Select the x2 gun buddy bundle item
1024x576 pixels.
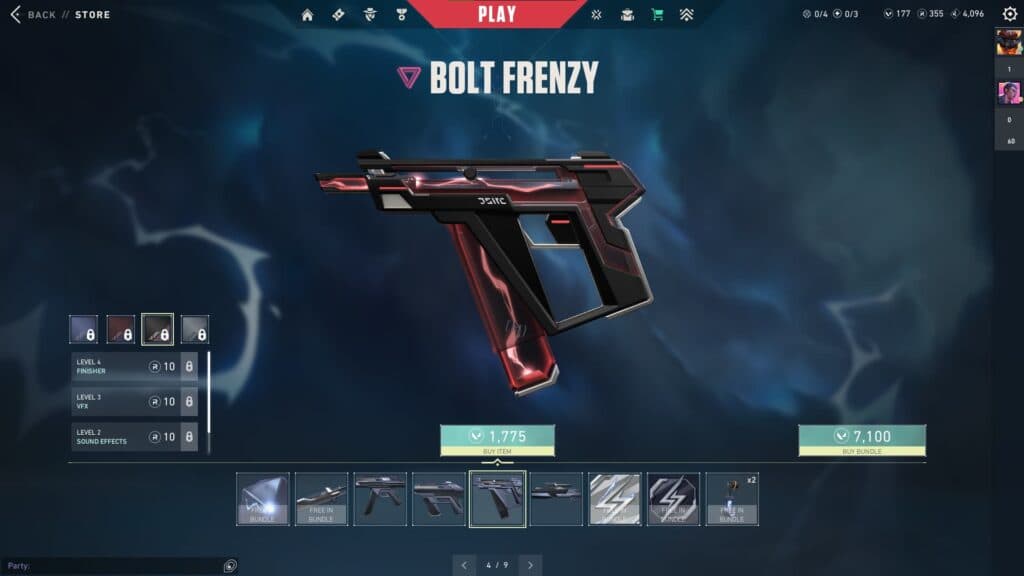click(732, 499)
